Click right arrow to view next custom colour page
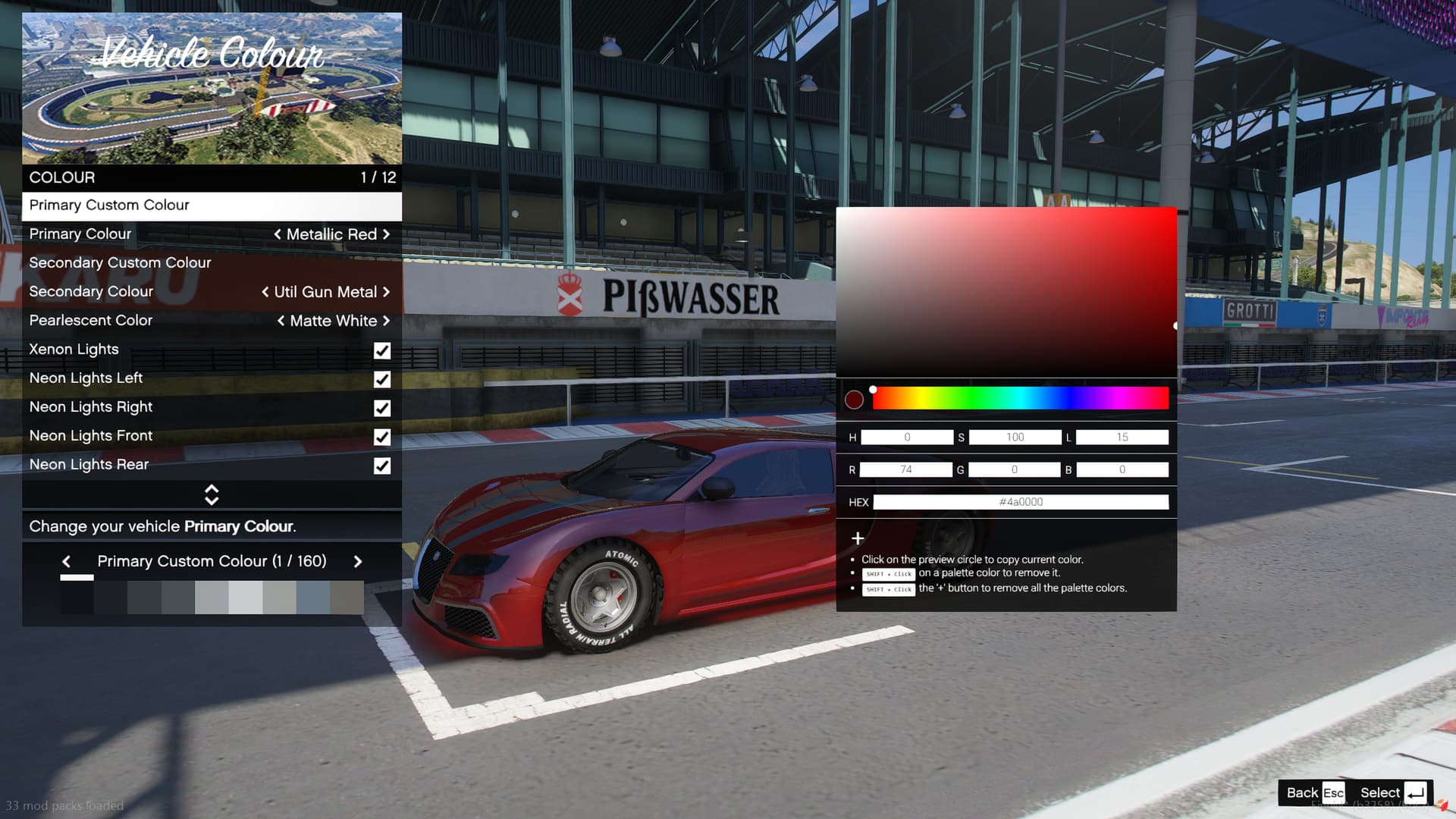 coord(358,561)
